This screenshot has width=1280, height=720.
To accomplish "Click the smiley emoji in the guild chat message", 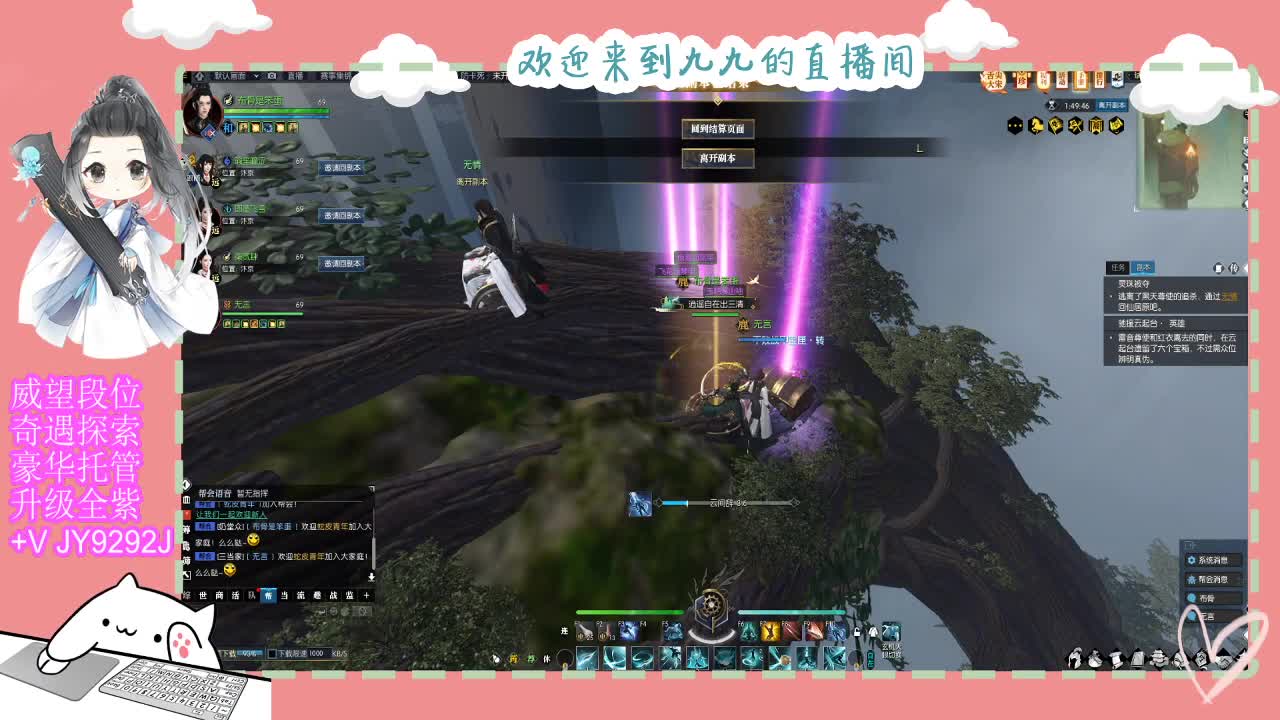I will (x=253, y=541).
